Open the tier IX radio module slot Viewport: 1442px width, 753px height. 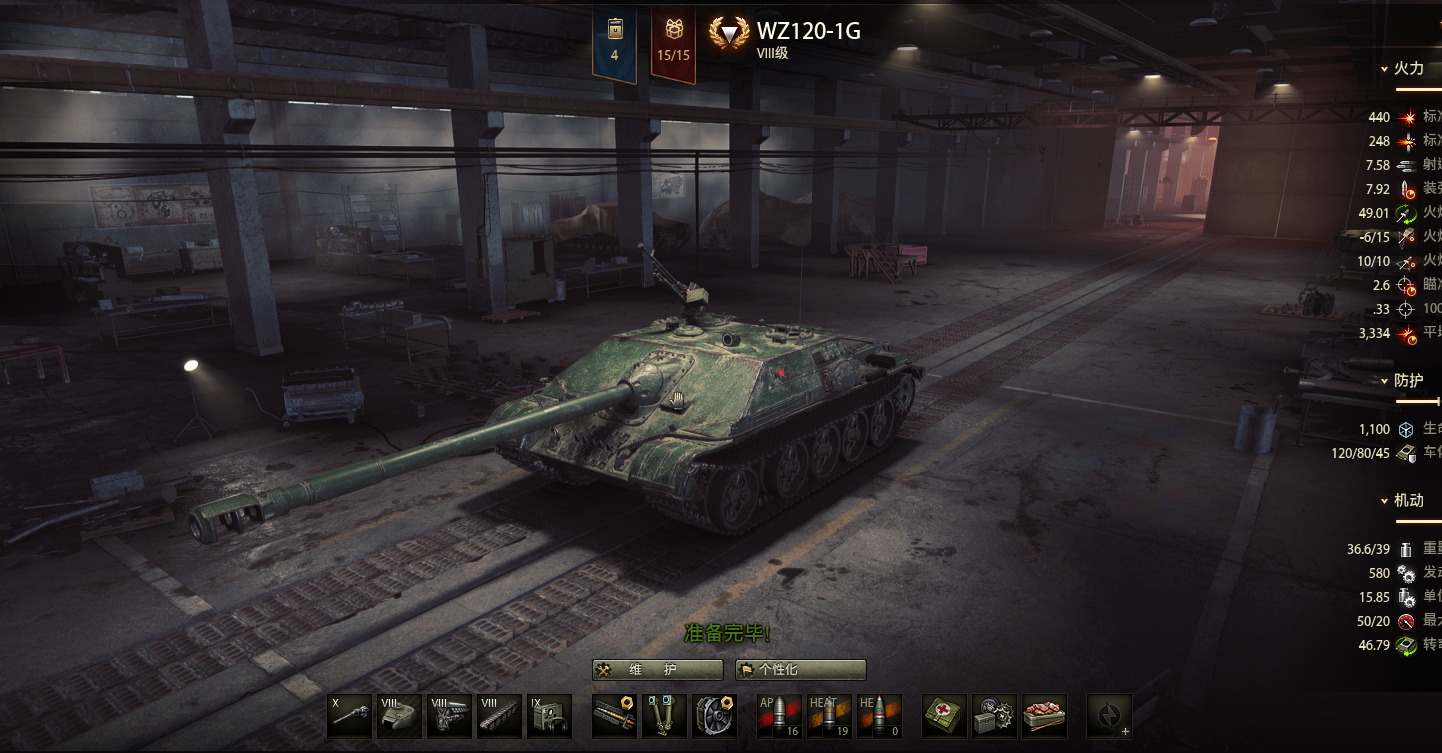pyautogui.click(x=549, y=716)
